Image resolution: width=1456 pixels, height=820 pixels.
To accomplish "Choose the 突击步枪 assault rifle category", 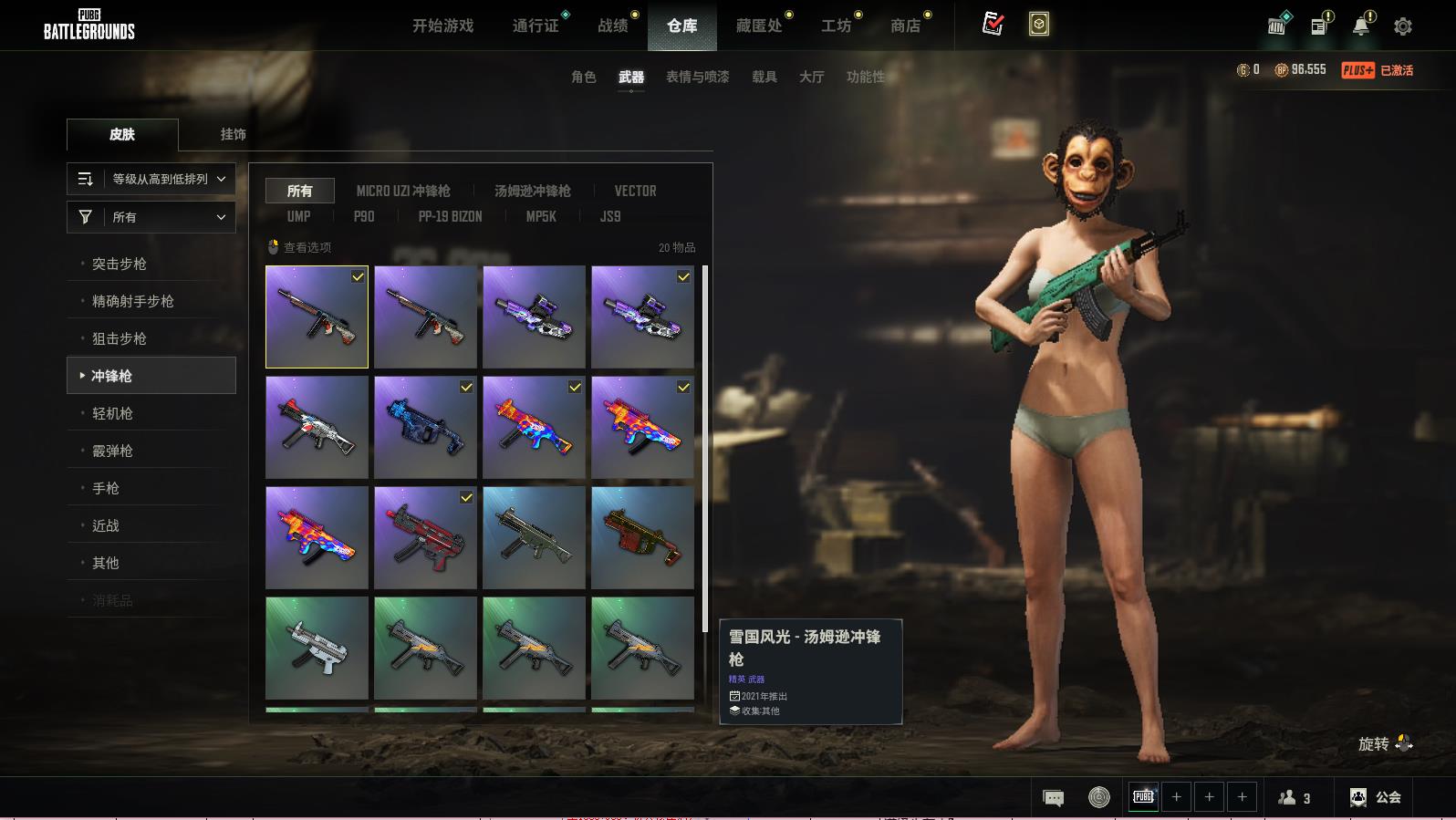I will (x=120, y=264).
